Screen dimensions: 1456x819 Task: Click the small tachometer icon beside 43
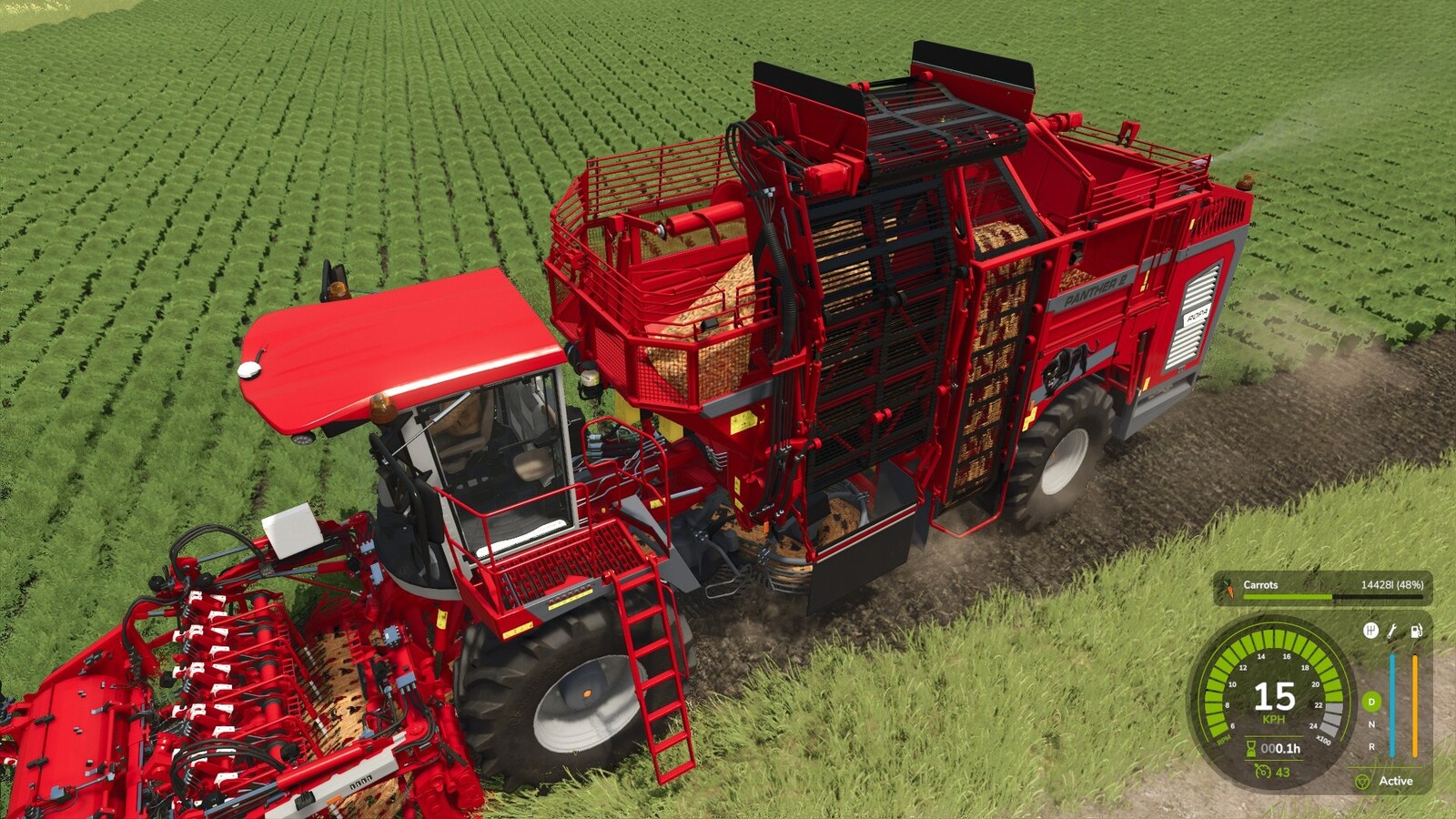pos(1262,771)
